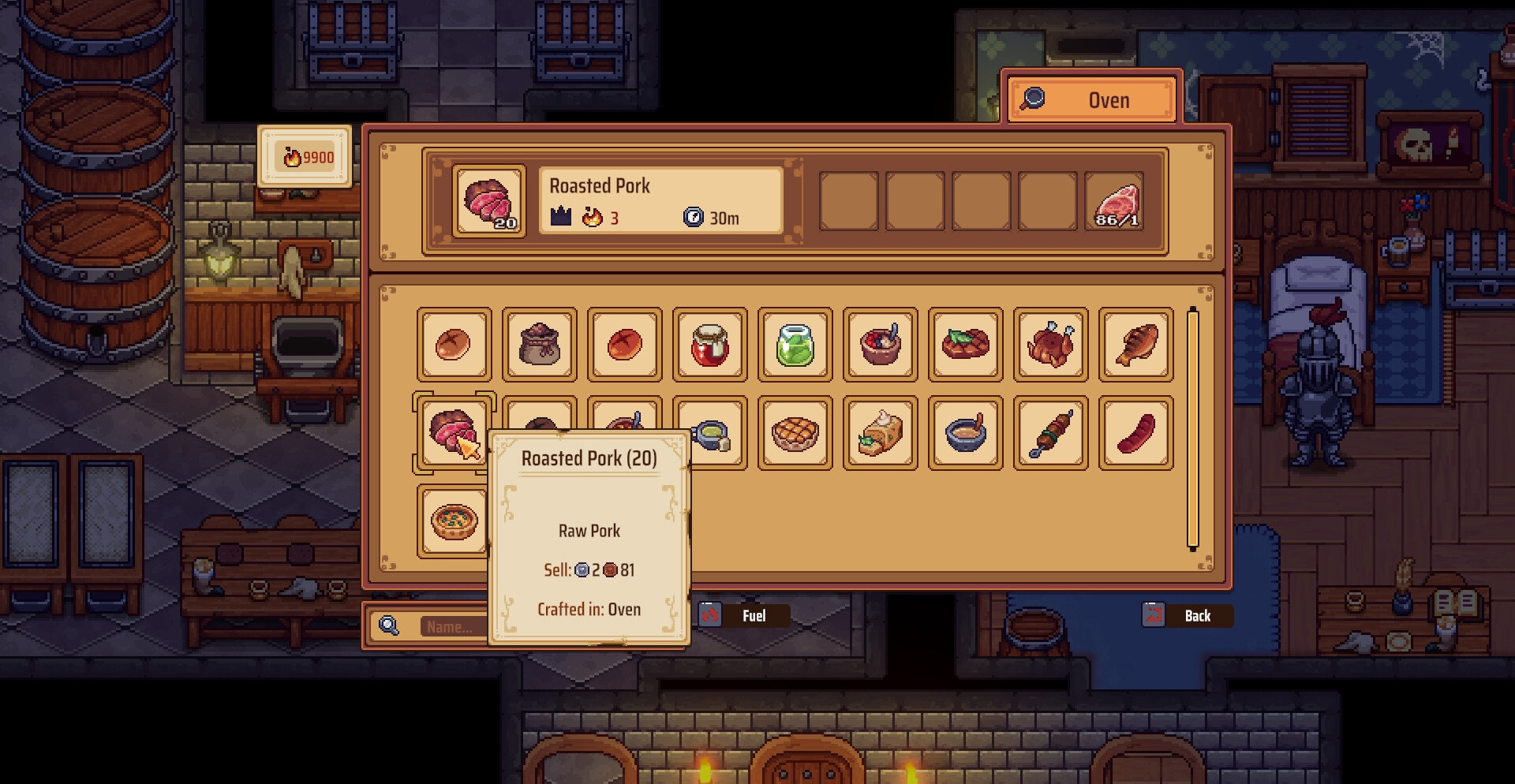Click the raw pork ingredient slot
Image resolution: width=1515 pixels, height=784 pixels.
click(1113, 202)
